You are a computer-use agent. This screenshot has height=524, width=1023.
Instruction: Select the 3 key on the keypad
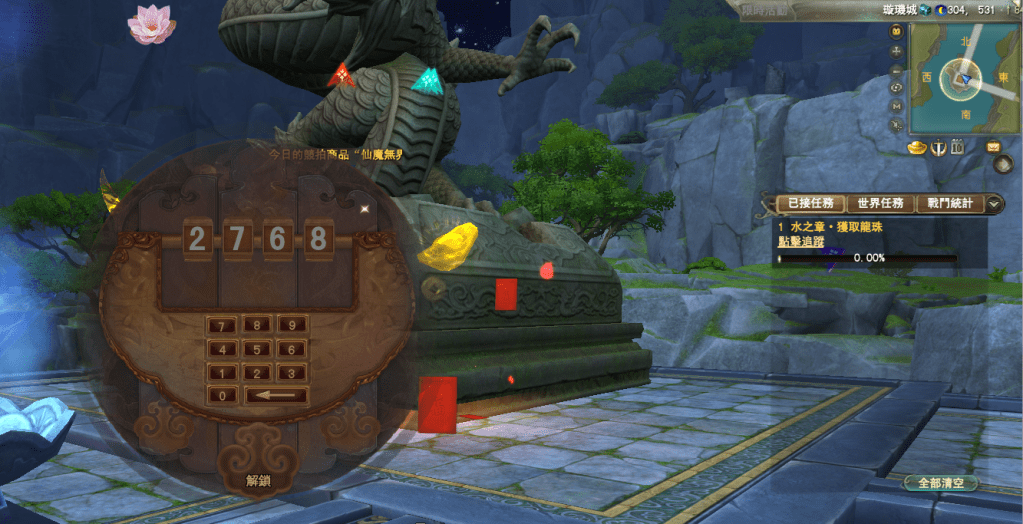291,372
